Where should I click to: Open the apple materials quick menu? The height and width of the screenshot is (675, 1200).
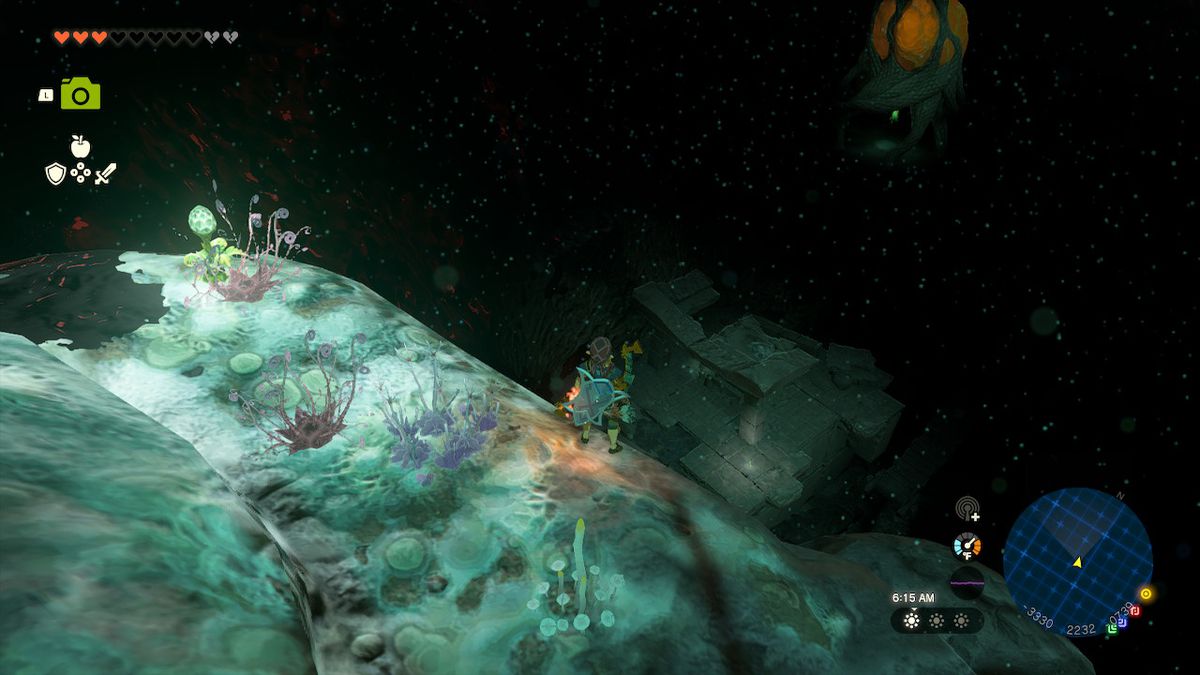pyautogui.click(x=80, y=147)
